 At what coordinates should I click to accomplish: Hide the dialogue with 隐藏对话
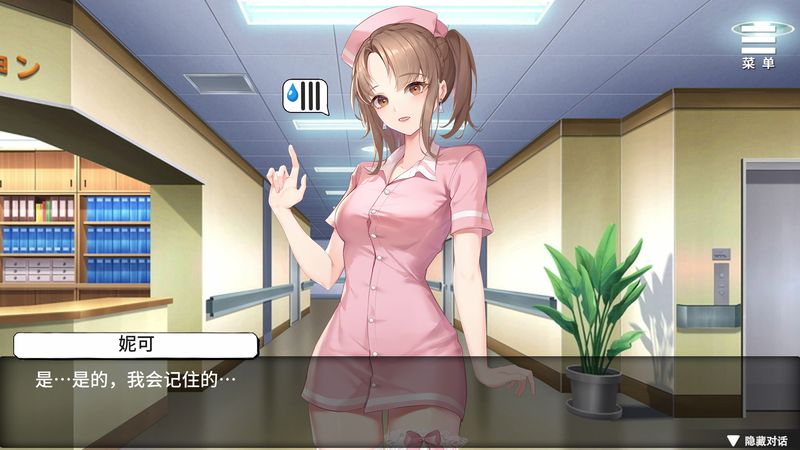point(757,440)
